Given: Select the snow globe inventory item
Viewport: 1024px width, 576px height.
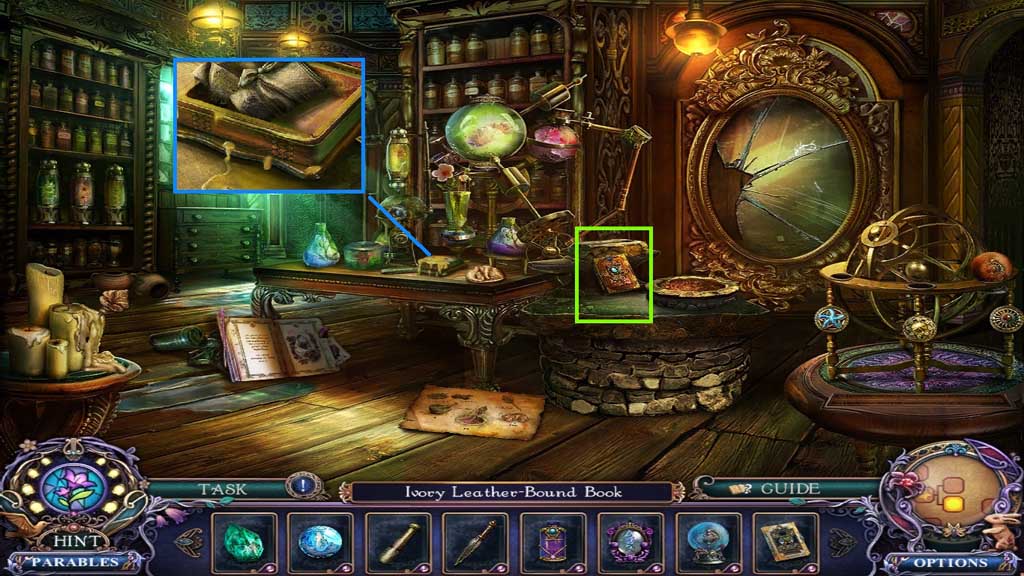Looking at the screenshot, I should [x=708, y=542].
